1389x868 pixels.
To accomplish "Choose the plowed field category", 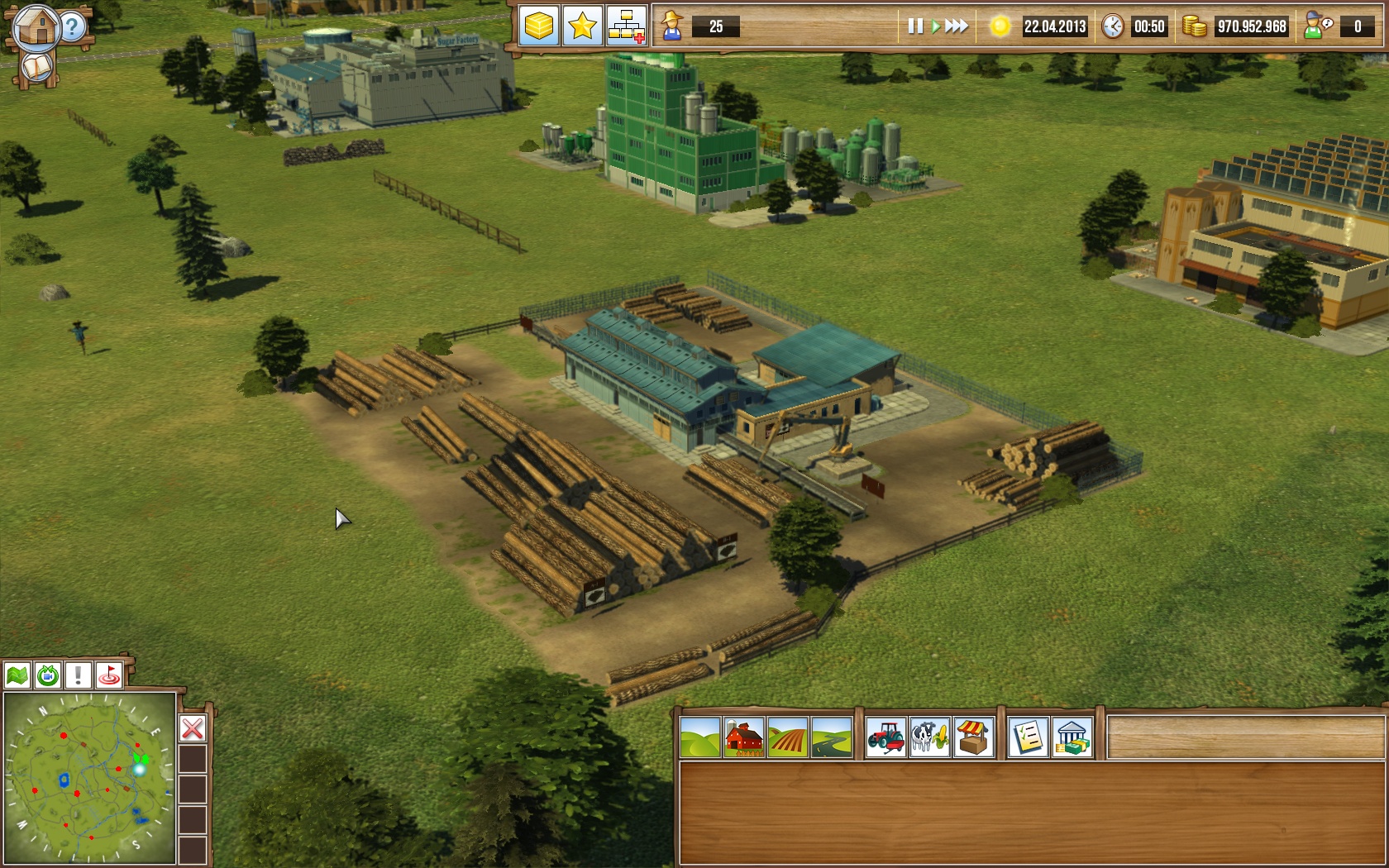I will (787, 737).
